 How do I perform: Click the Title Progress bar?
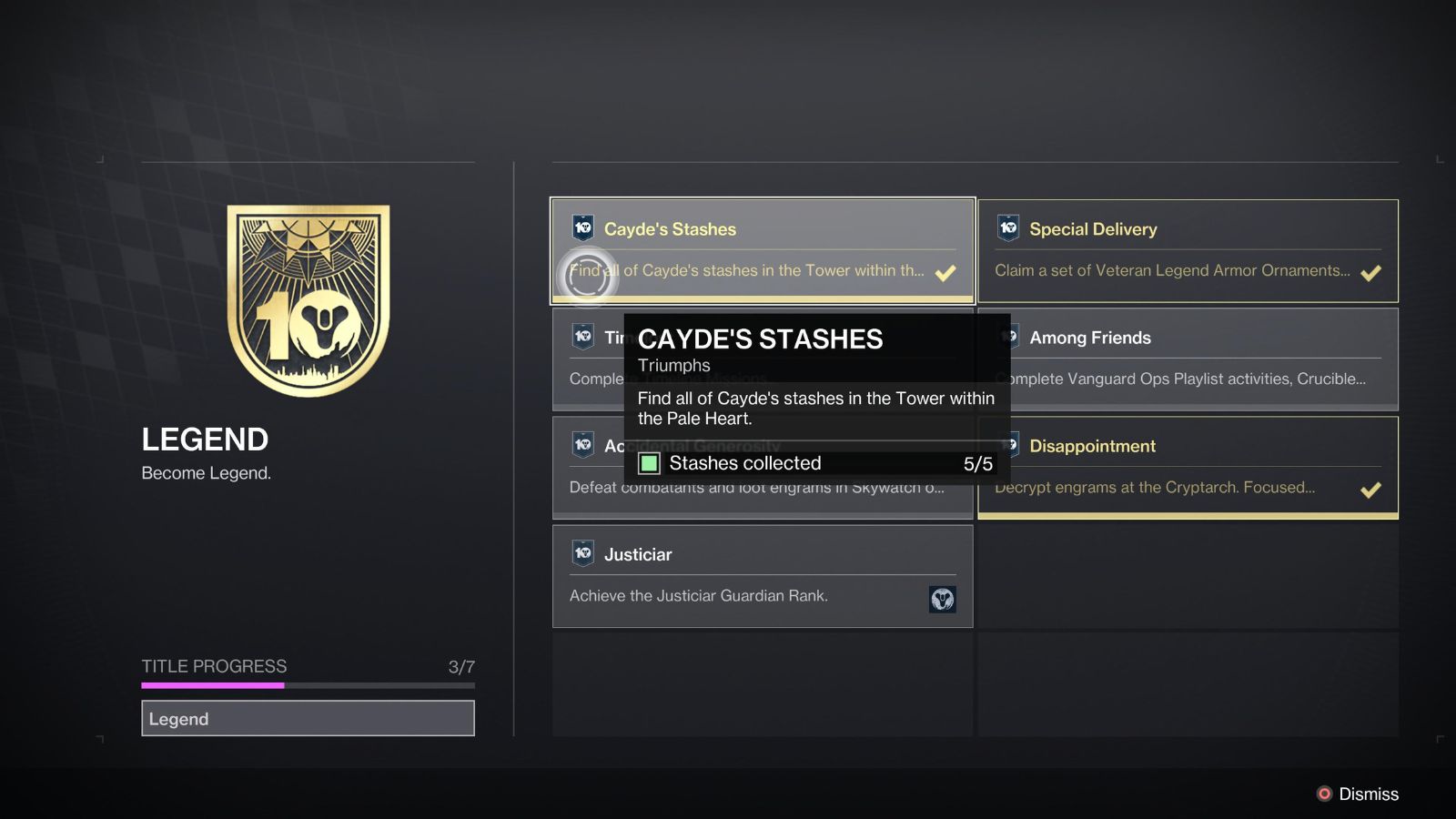coord(308,683)
